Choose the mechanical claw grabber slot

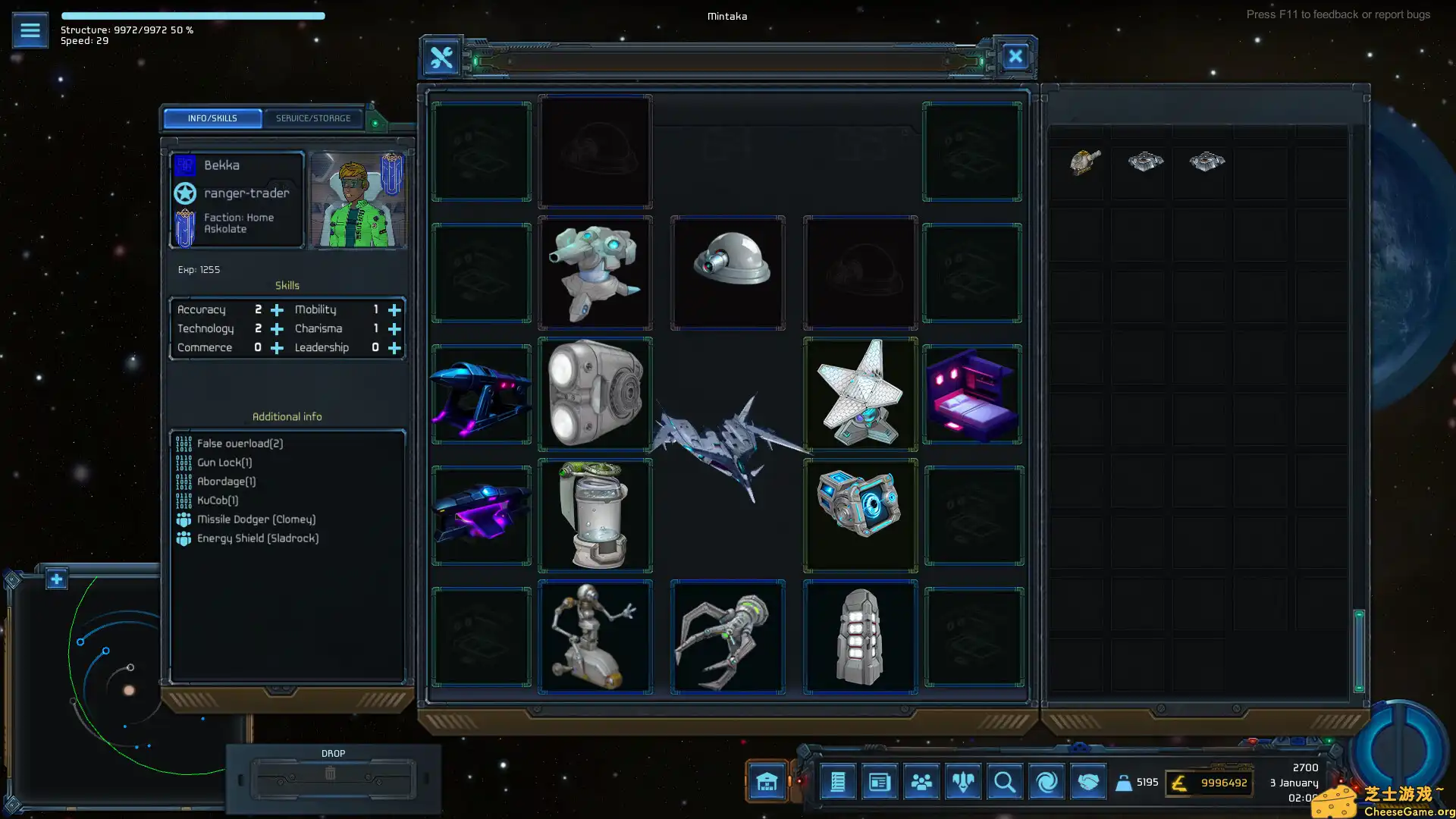click(x=728, y=637)
